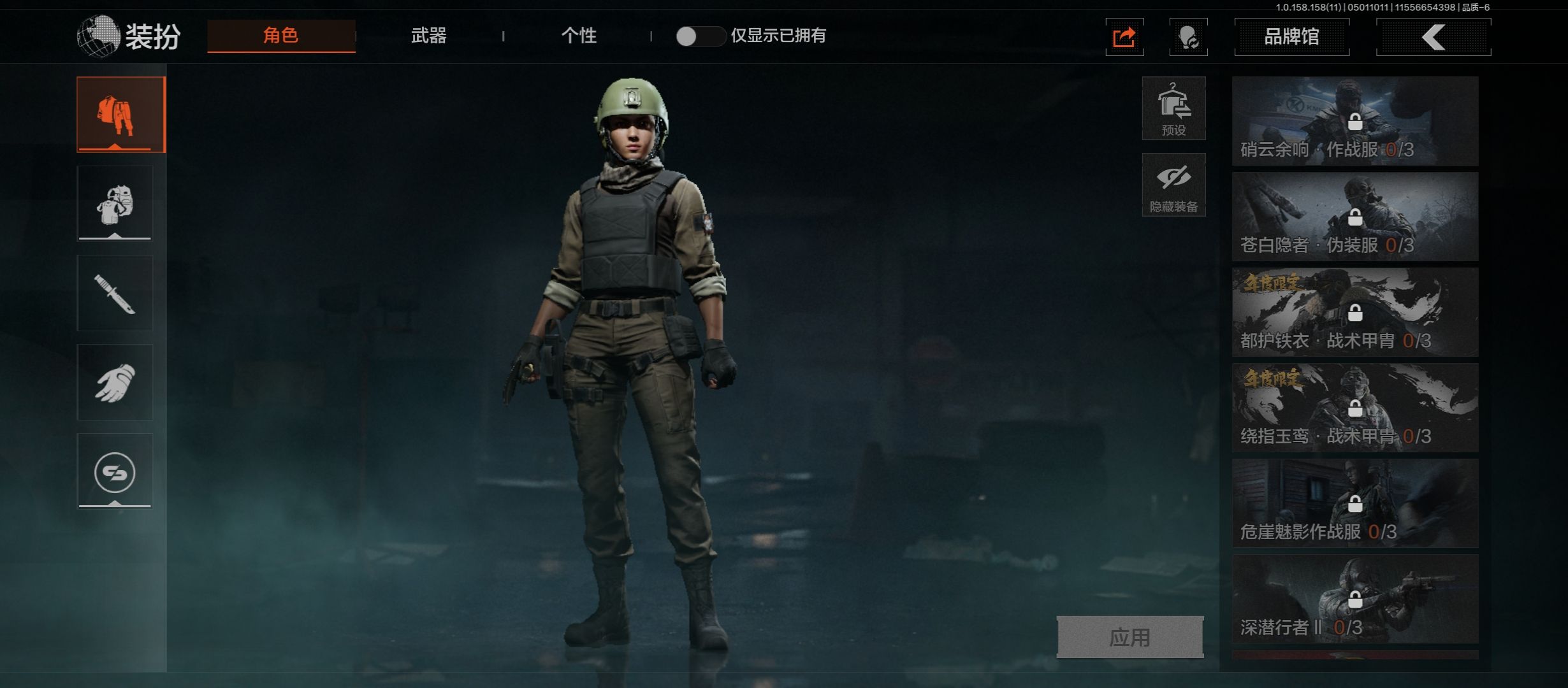Select 危崖魅影作战服 outfit
Image resolution: width=1568 pixels, height=688 pixels.
pyautogui.click(x=1354, y=503)
